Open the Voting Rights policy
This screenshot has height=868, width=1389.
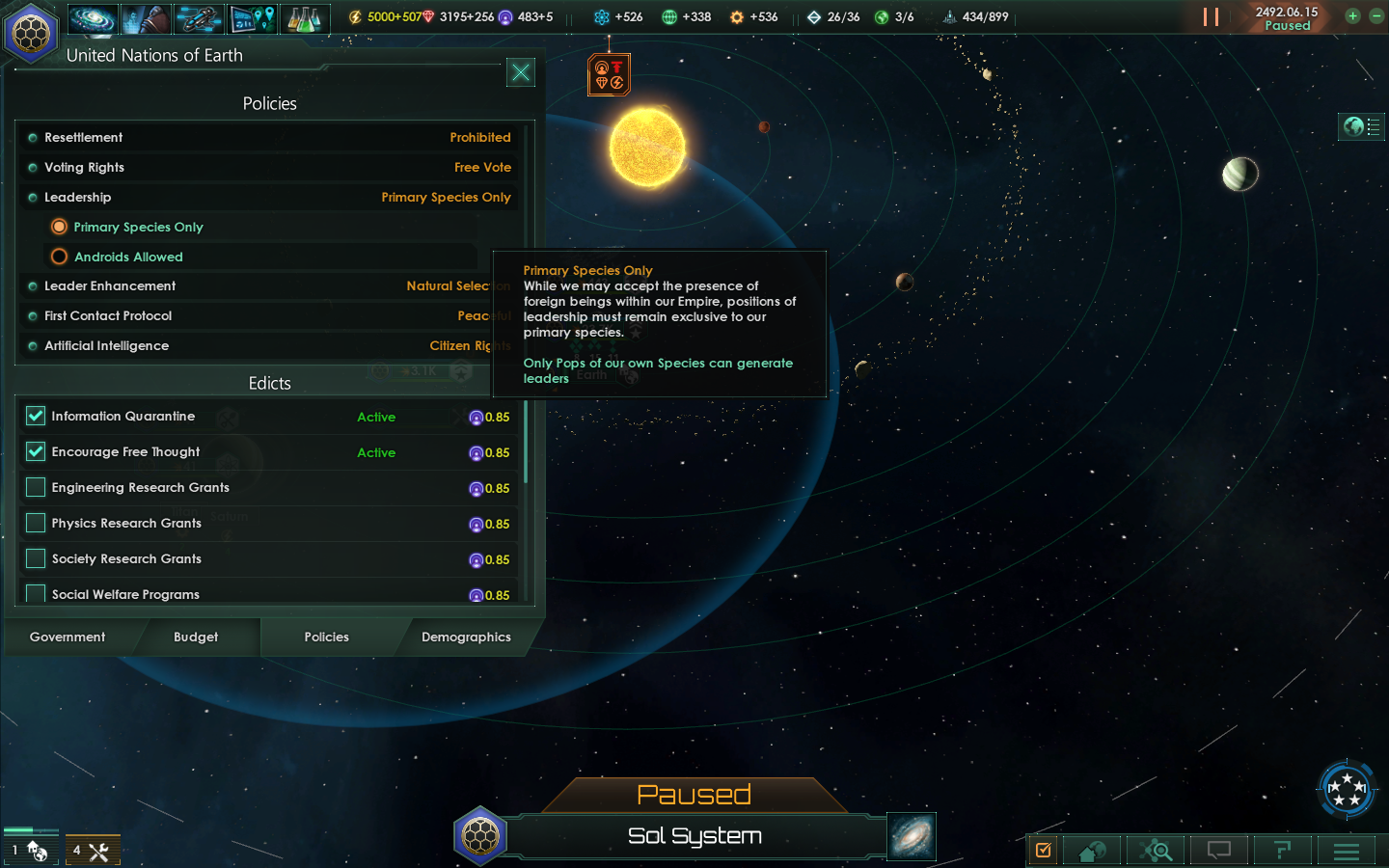pyautogui.click(x=270, y=168)
